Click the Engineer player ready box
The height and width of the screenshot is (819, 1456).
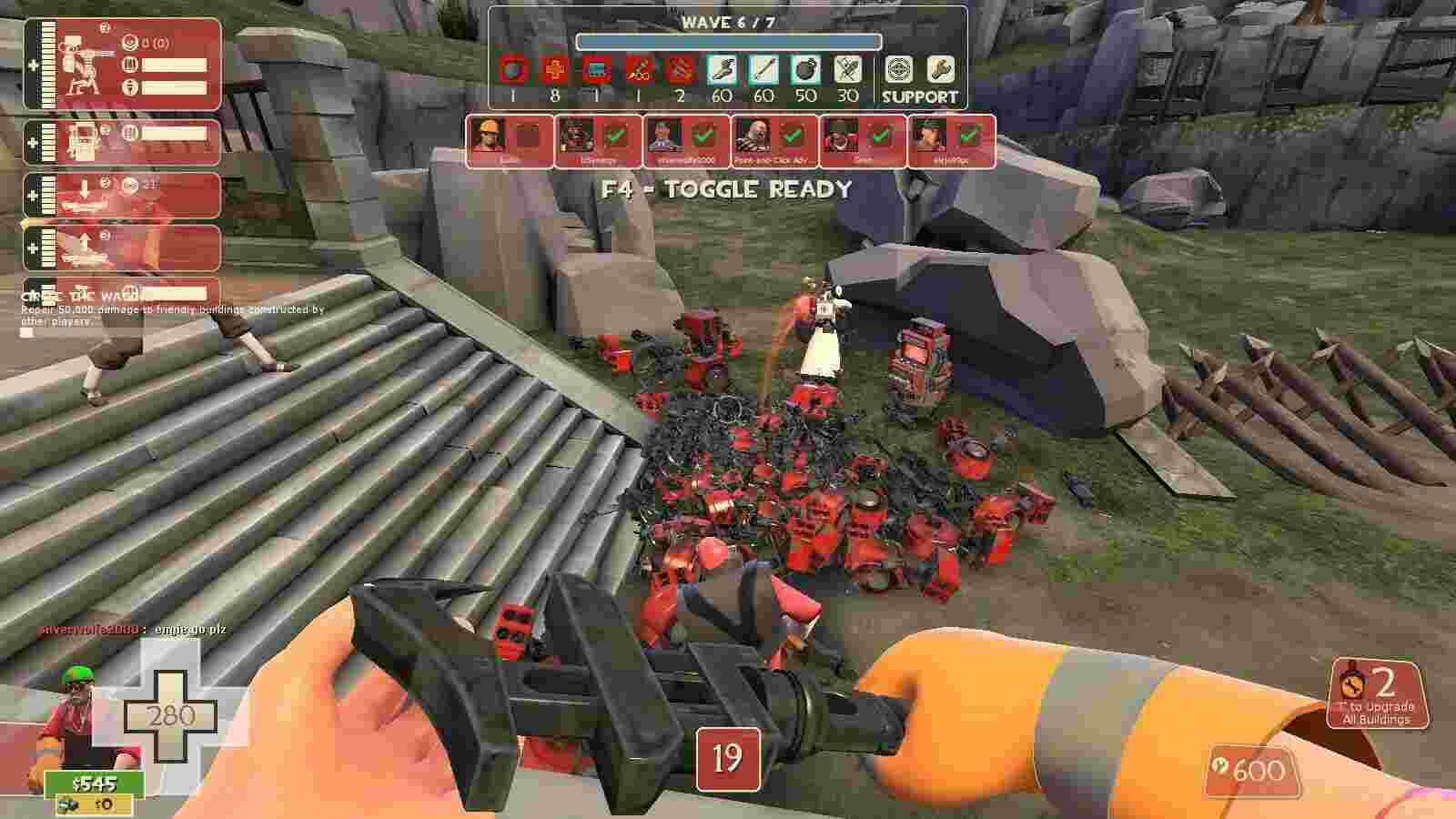[510, 141]
